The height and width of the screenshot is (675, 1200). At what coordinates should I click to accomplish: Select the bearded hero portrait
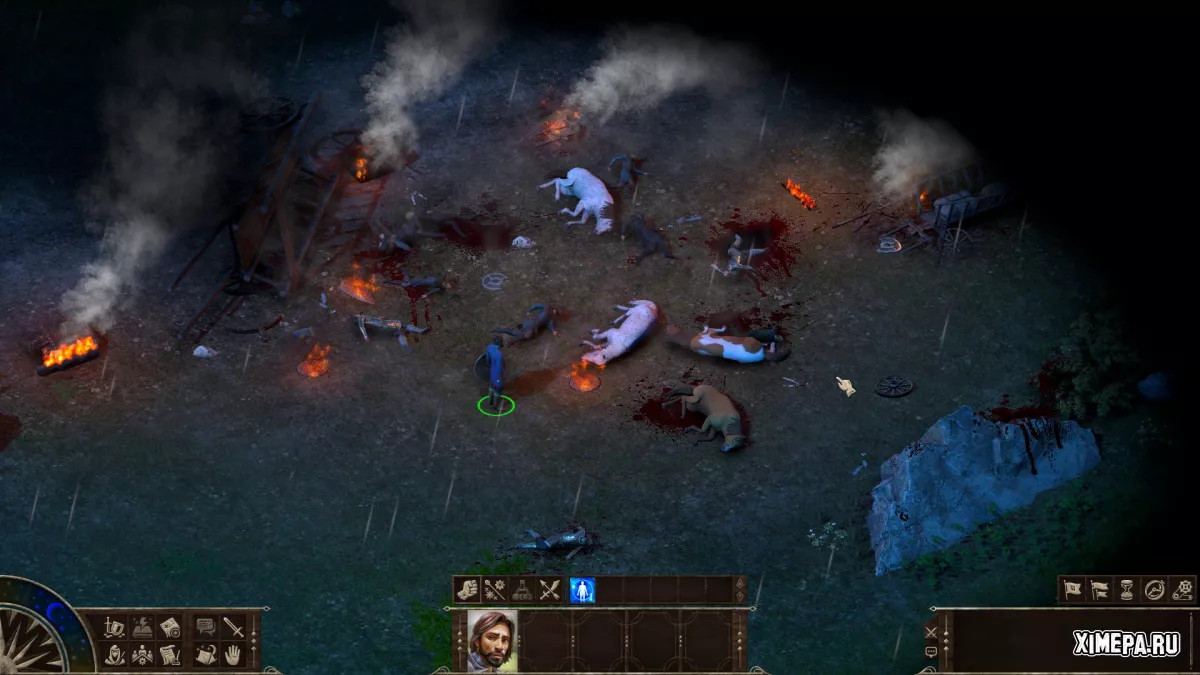click(x=492, y=641)
